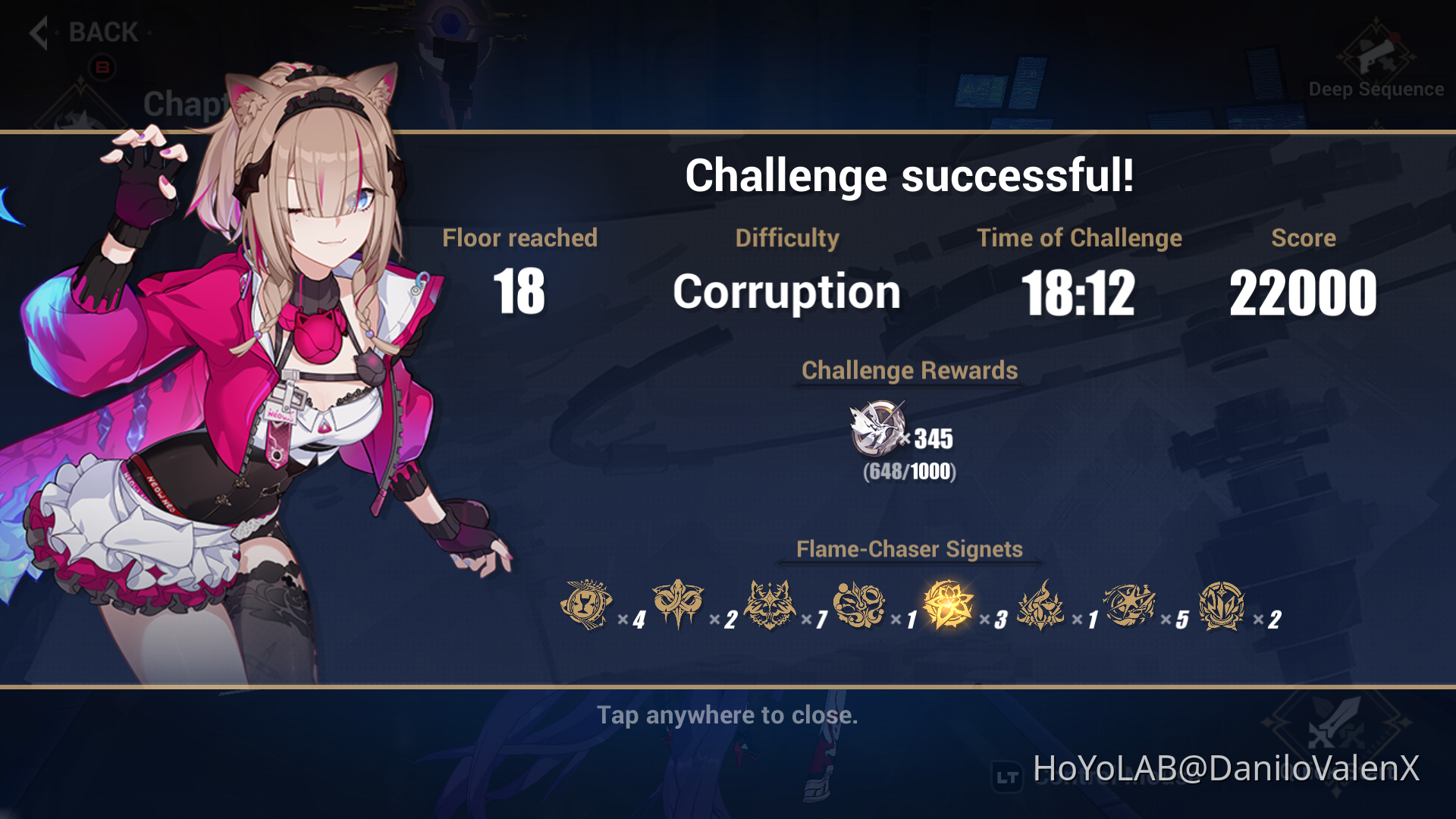Click the LT controller prompt icon
Viewport: 1456px width, 819px height.
pyautogui.click(x=1007, y=776)
